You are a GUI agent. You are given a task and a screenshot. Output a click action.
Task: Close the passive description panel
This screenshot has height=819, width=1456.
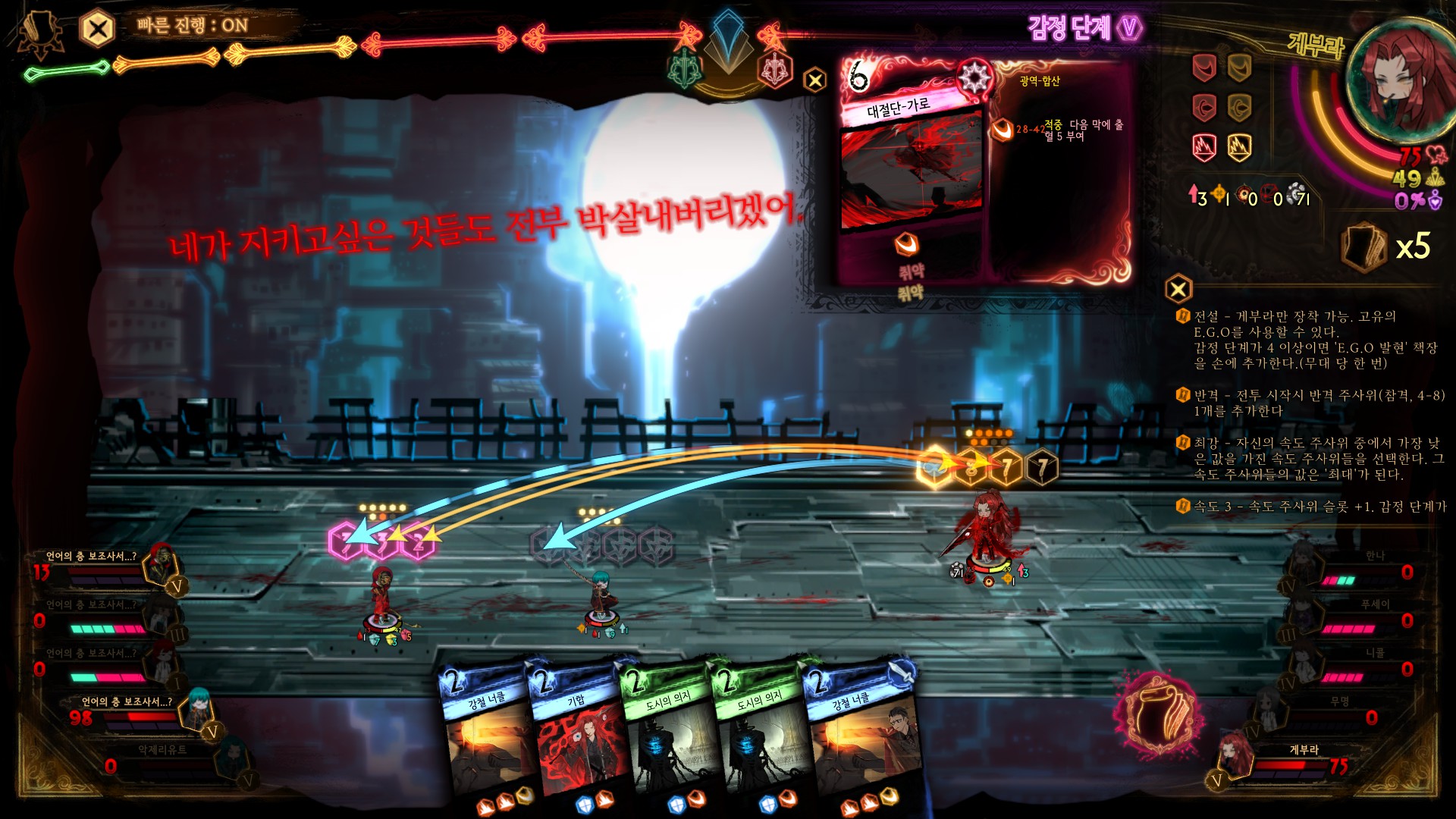(x=1178, y=289)
